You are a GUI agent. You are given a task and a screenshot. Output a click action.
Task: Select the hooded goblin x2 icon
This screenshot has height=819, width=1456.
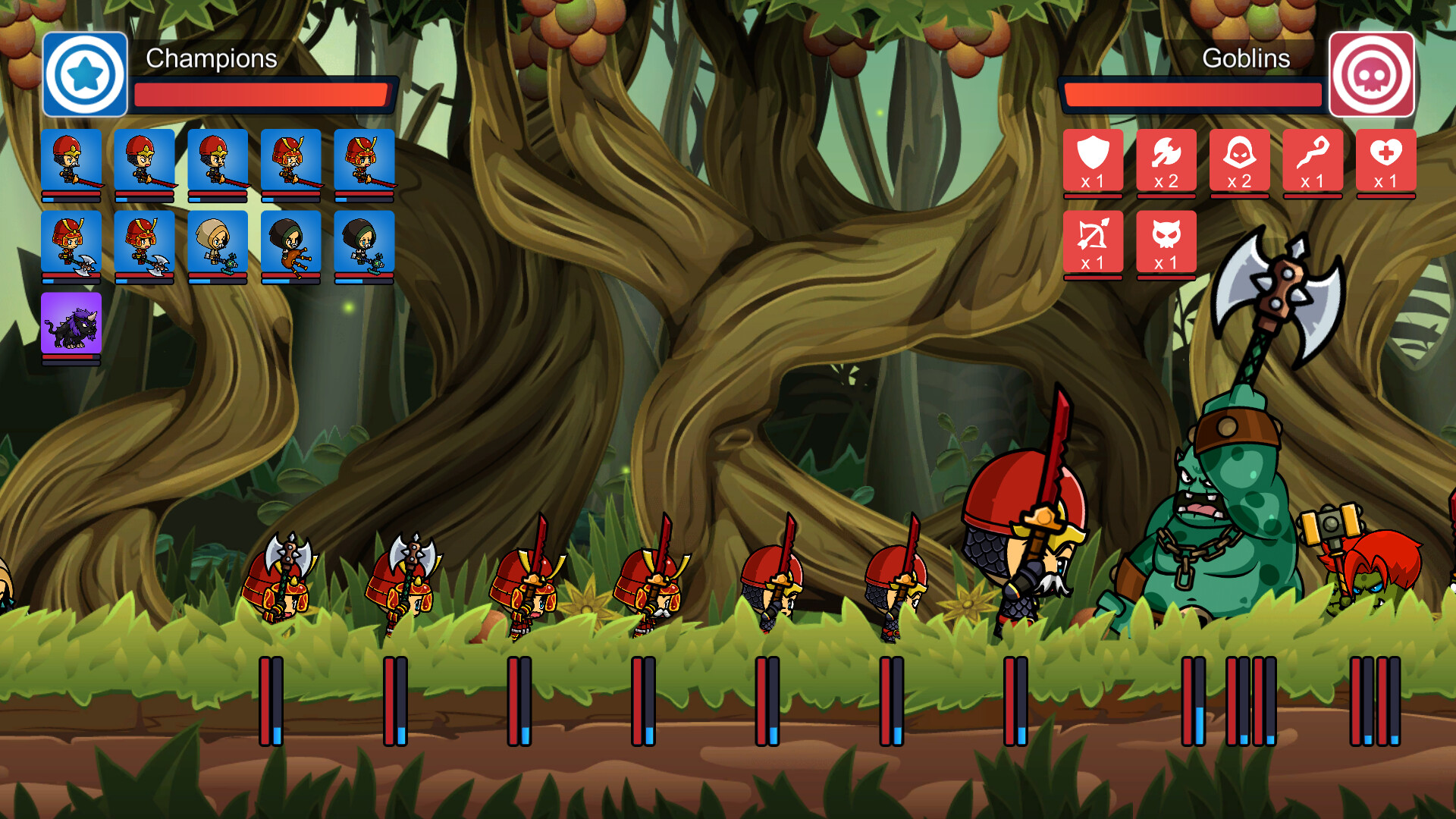pos(1239,161)
